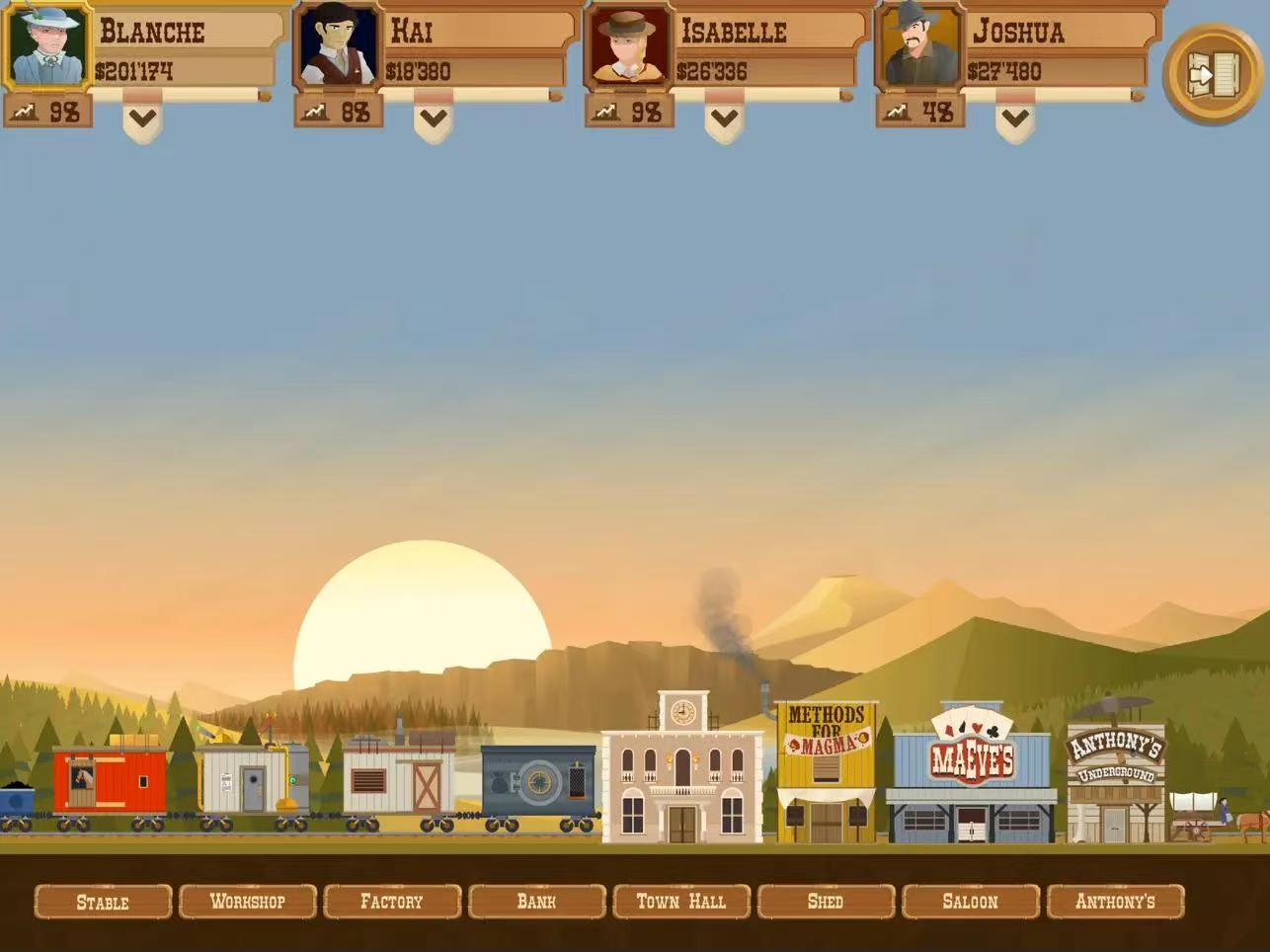Expand Blanche's player details arrow
The height and width of the screenshot is (952, 1270).
click(142, 119)
